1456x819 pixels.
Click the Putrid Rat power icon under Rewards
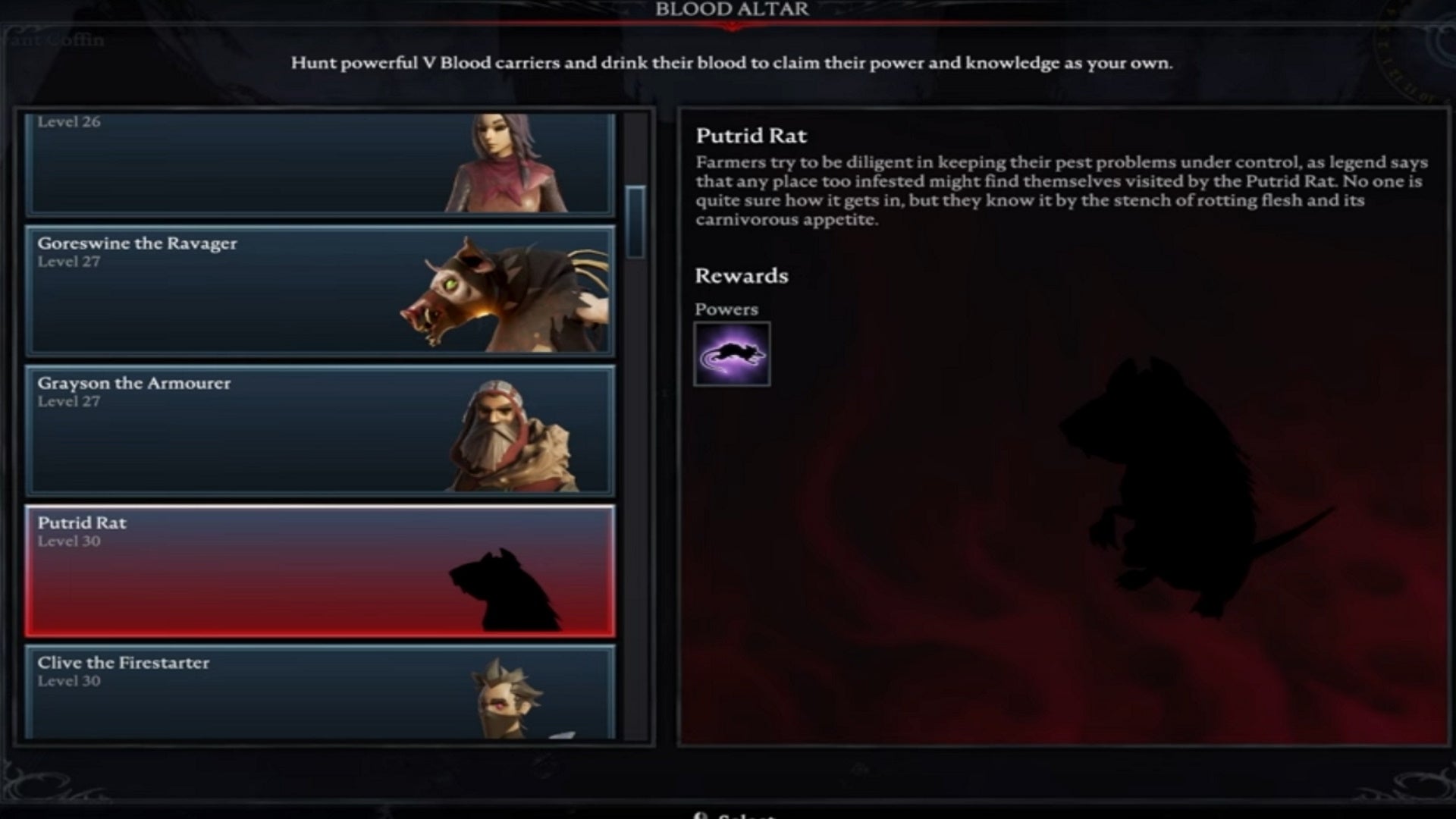coord(732,353)
